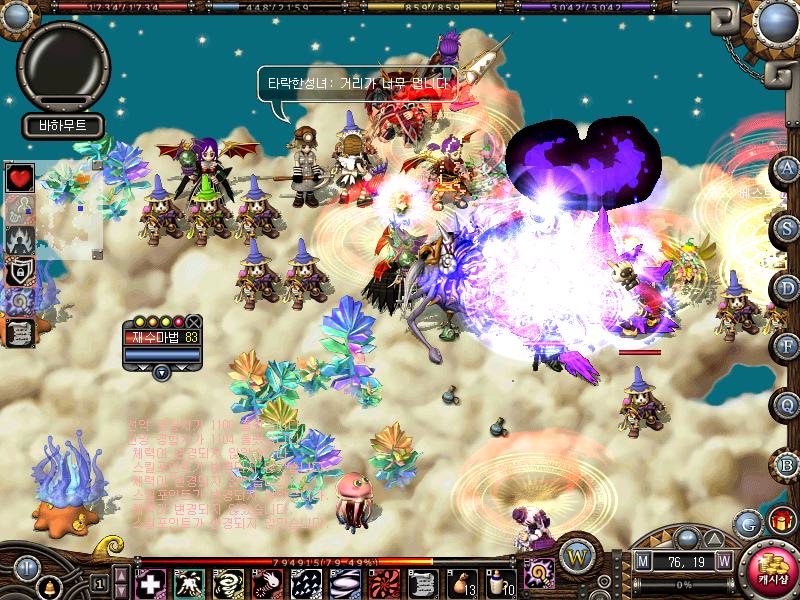This screenshot has height=600, width=800.
Task: Expand the 재수마법 panel down arrow
Action: click(161, 373)
